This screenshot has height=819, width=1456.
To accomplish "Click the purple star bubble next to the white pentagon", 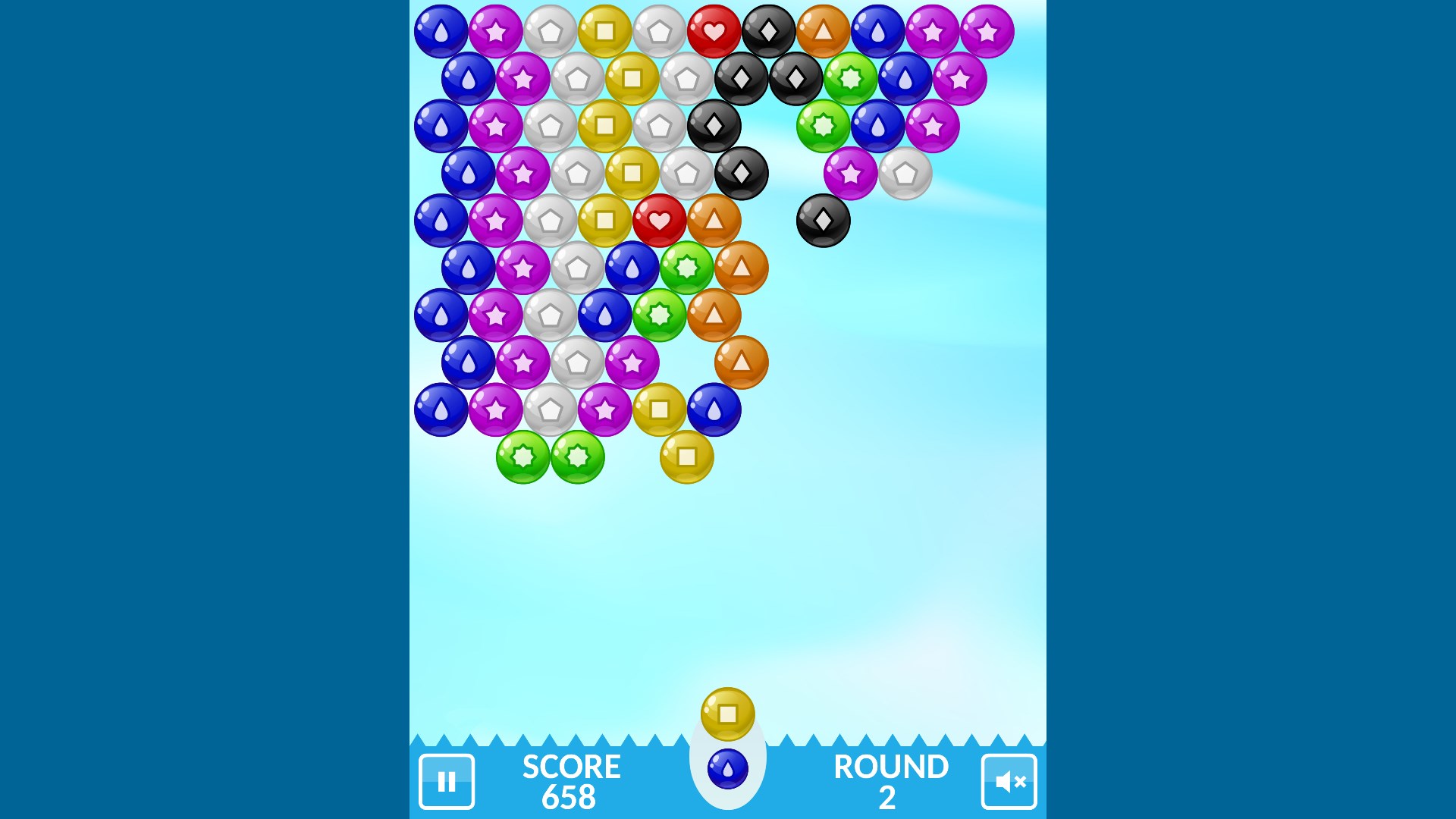I will pyautogui.click(x=852, y=171).
